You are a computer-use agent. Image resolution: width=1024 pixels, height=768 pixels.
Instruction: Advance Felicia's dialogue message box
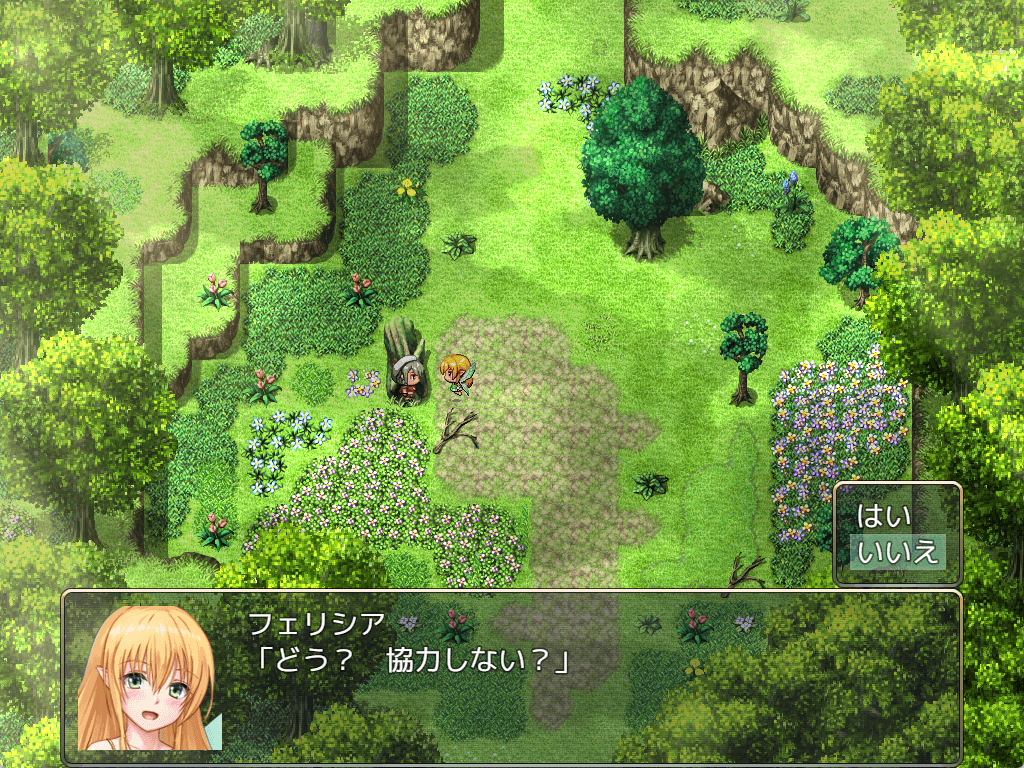512,676
